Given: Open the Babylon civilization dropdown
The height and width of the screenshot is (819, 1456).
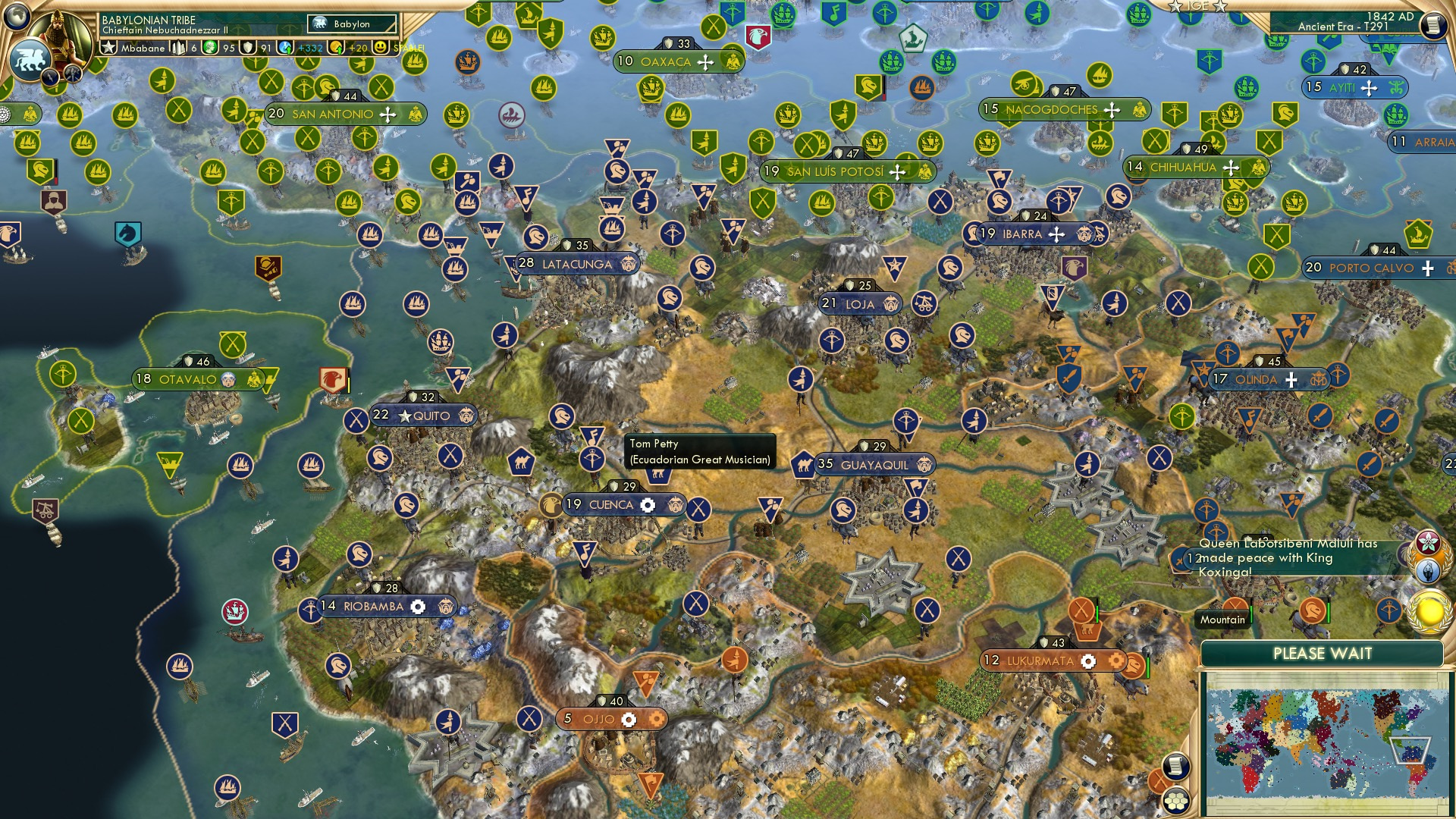Looking at the screenshot, I should click(x=353, y=24).
